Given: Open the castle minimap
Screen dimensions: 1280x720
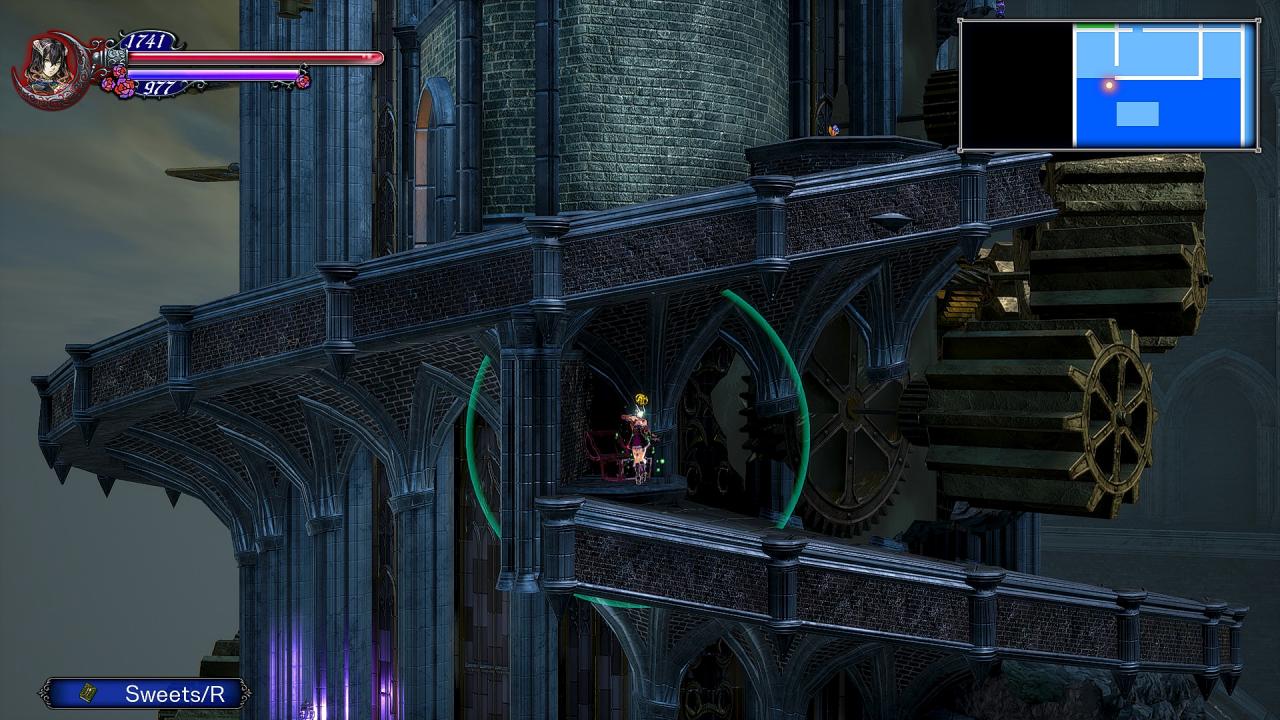Looking at the screenshot, I should 1108,85.
